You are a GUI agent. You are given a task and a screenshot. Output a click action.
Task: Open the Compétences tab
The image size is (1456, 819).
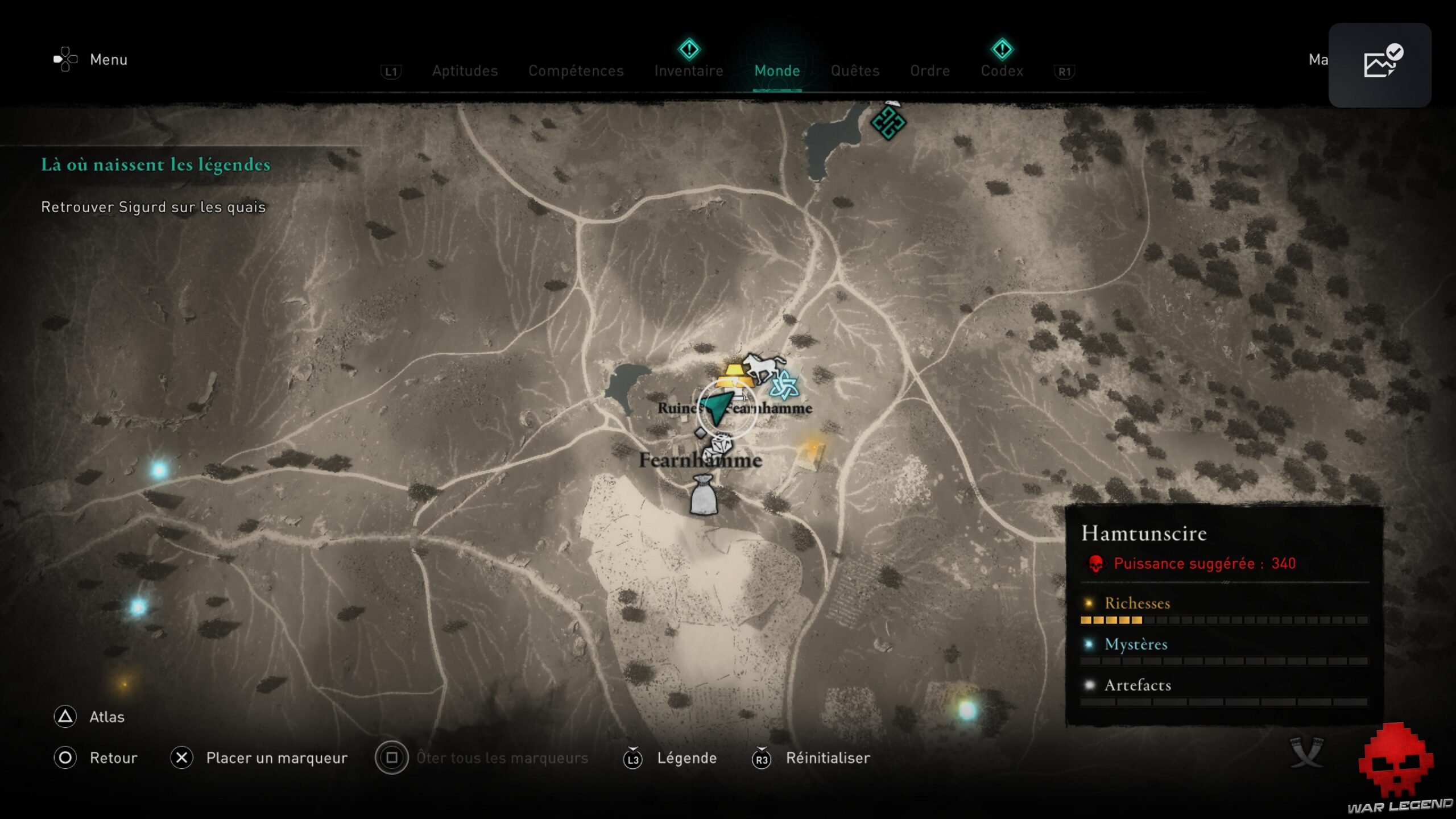coord(576,71)
